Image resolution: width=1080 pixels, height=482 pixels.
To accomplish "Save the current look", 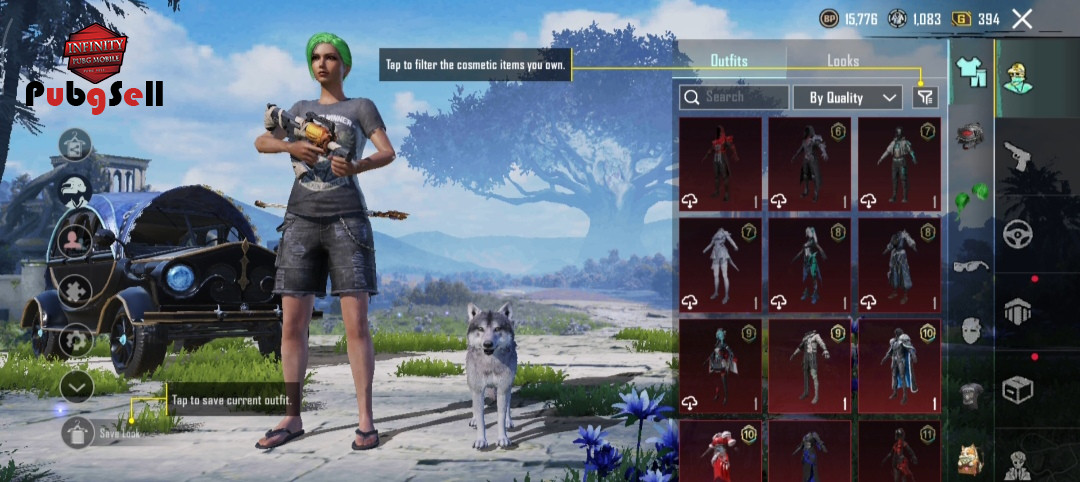I will pyautogui.click(x=79, y=432).
